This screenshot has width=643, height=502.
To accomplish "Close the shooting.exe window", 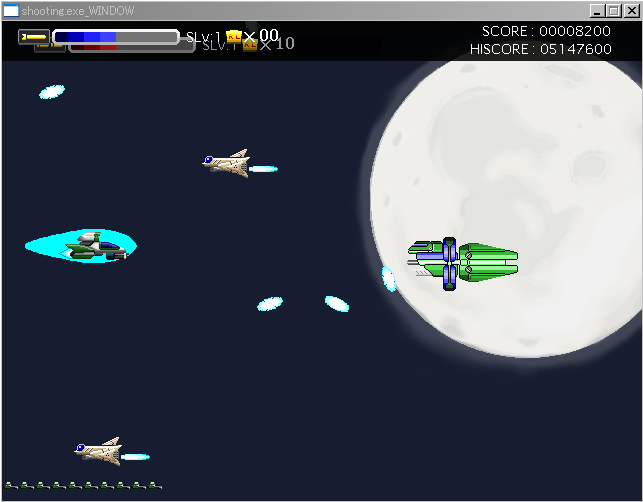I will (630, 10).
